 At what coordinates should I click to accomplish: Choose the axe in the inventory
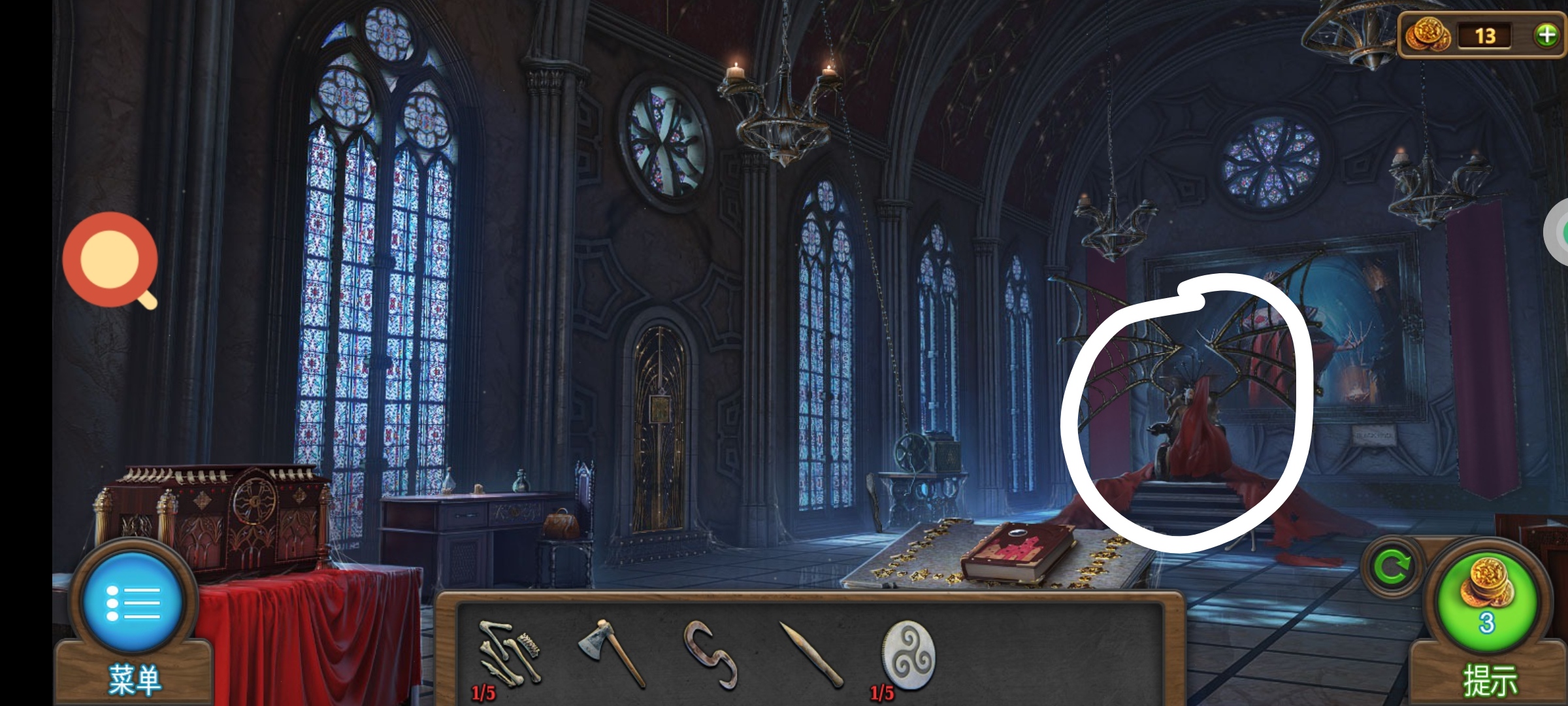coord(612,652)
